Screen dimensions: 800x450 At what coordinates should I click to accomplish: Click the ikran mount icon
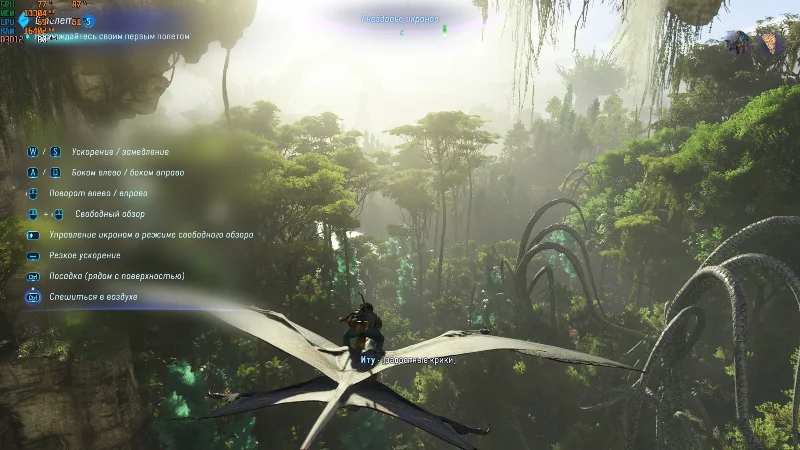(x=740, y=43)
